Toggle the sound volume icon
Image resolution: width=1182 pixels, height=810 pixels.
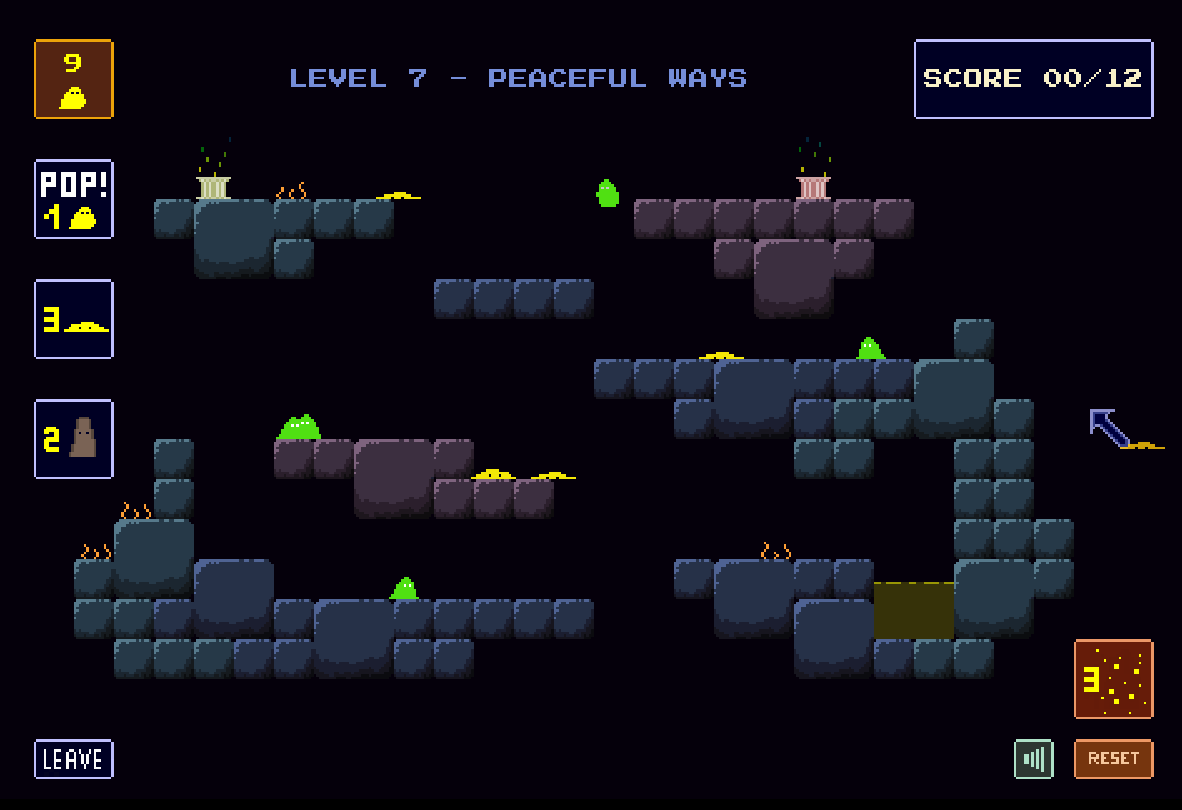[x=1033, y=759]
